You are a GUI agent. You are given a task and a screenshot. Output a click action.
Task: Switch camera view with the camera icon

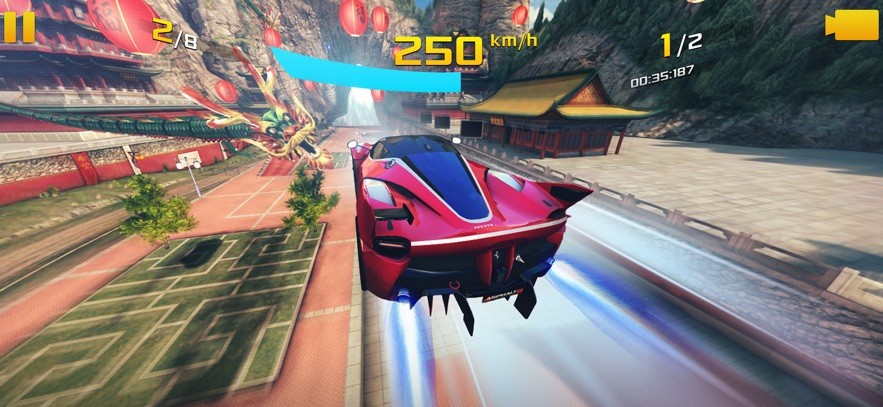pyautogui.click(x=851, y=26)
